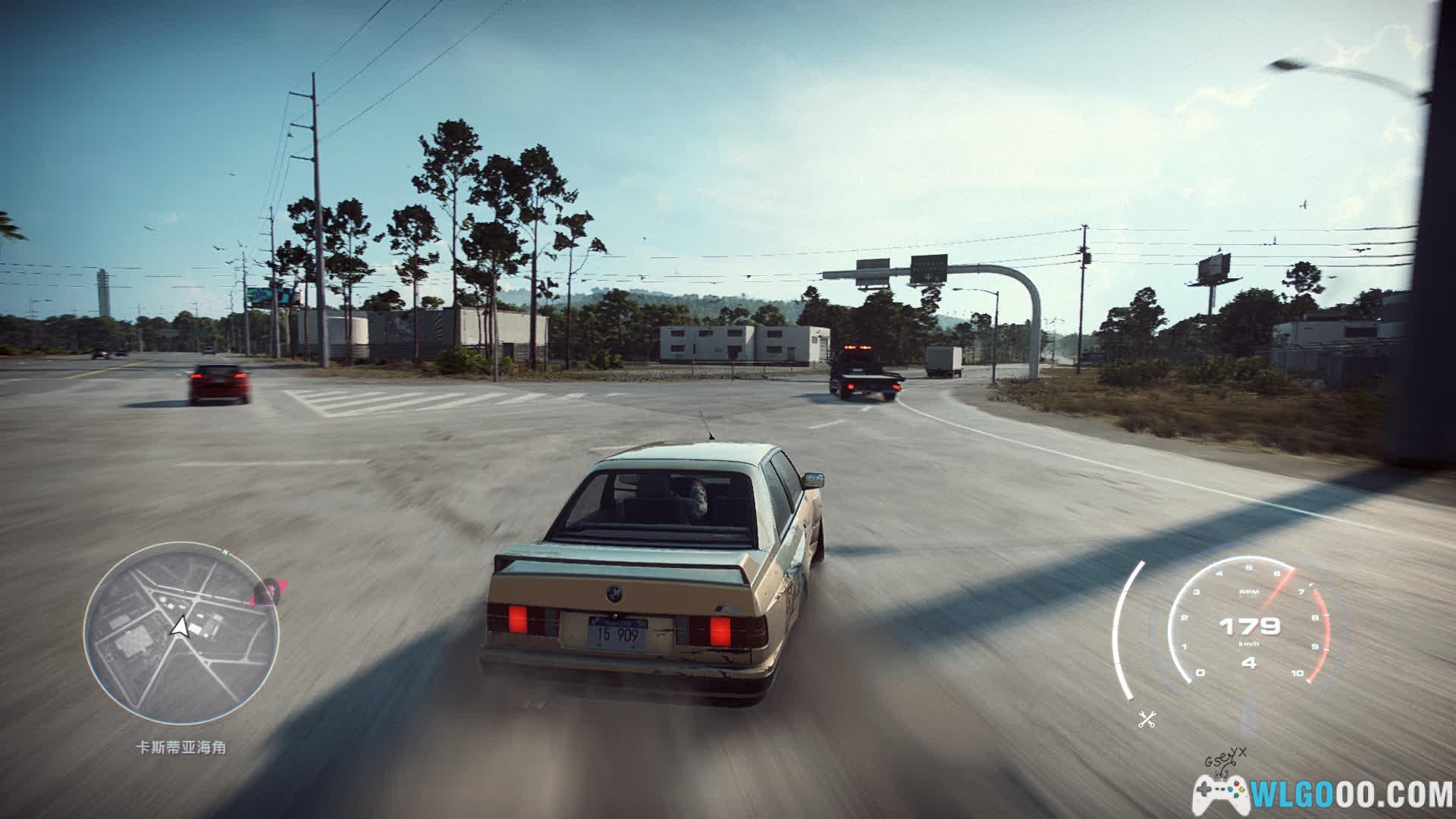The width and height of the screenshot is (1456, 819).
Task: Open the WLGOOO.COM watermark logo
Action: point(1323,793)
